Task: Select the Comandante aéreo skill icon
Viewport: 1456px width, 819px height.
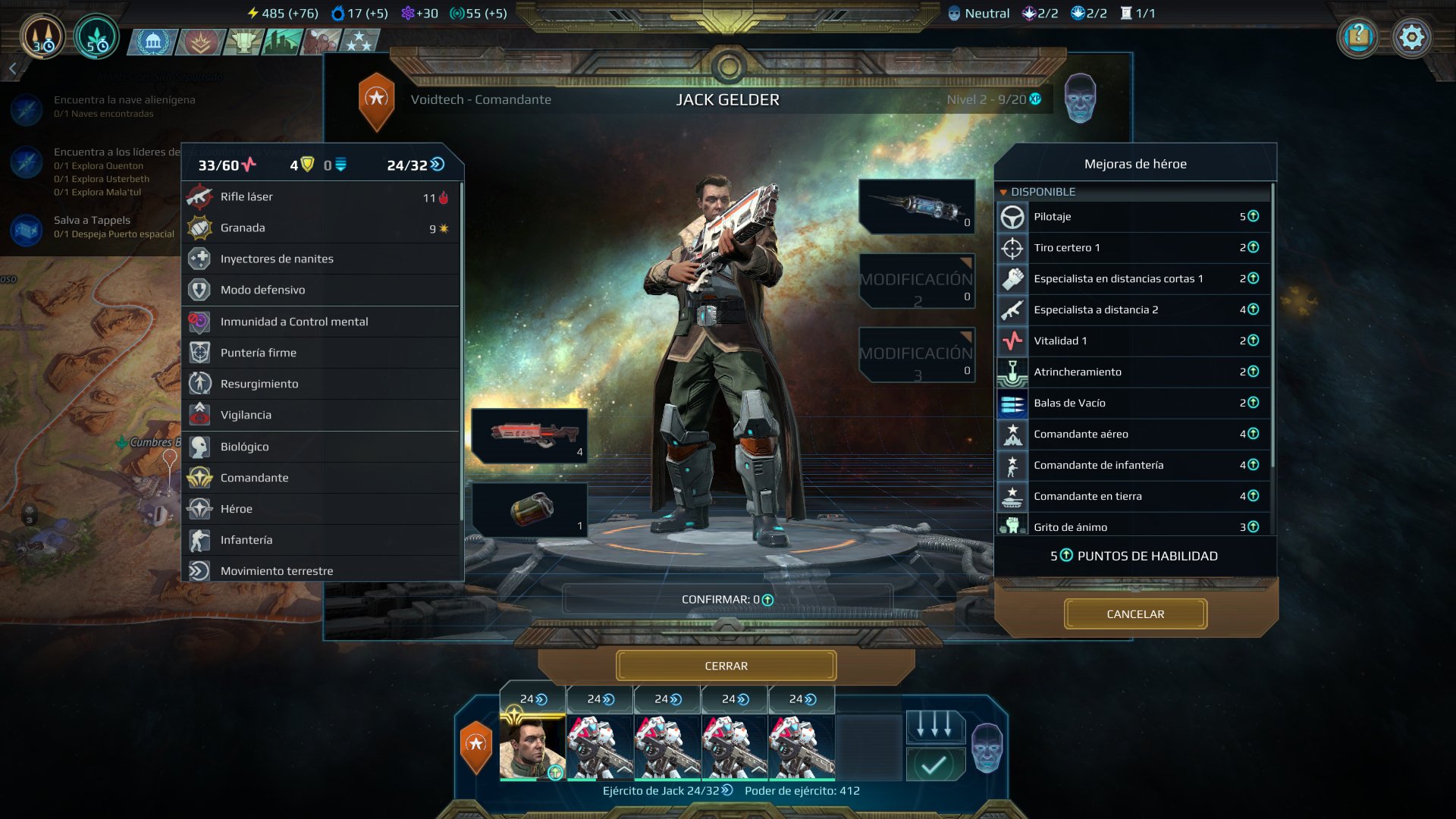Action: click(1012, 434)
